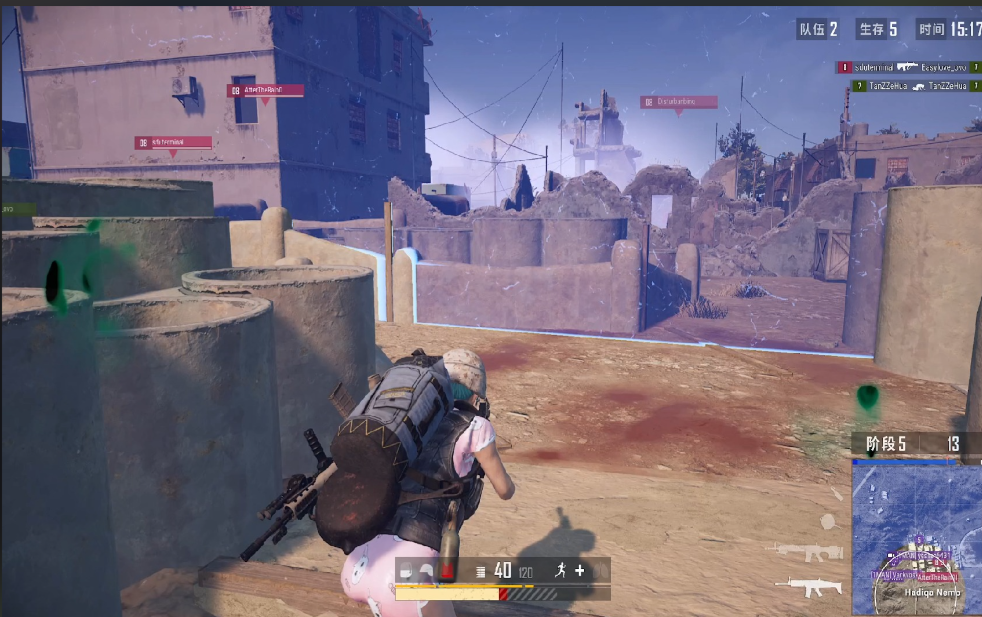Click the plus-shaped heal icon

pos(579,570)
